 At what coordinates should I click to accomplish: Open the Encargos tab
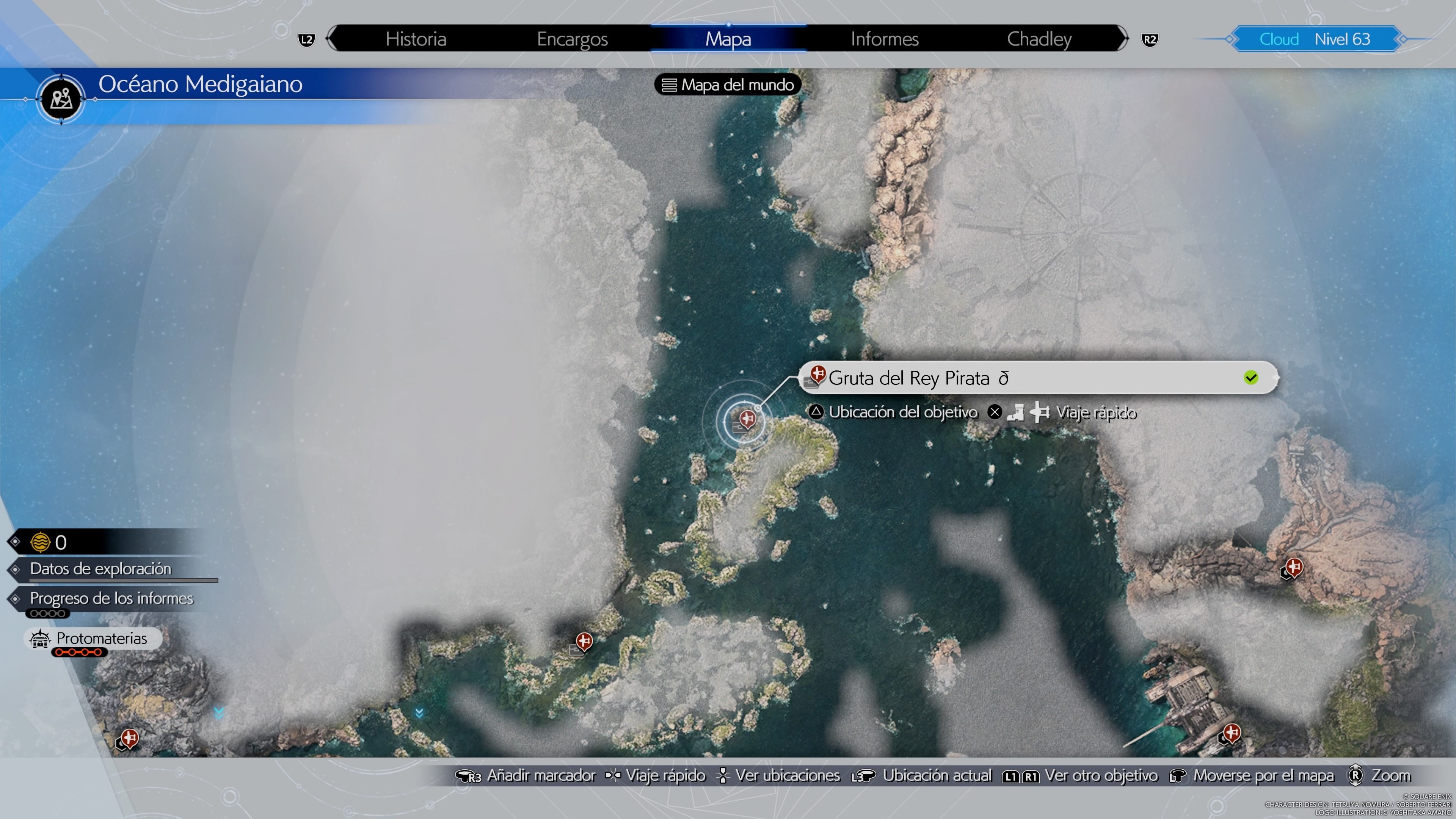click(x=572, y=39)
